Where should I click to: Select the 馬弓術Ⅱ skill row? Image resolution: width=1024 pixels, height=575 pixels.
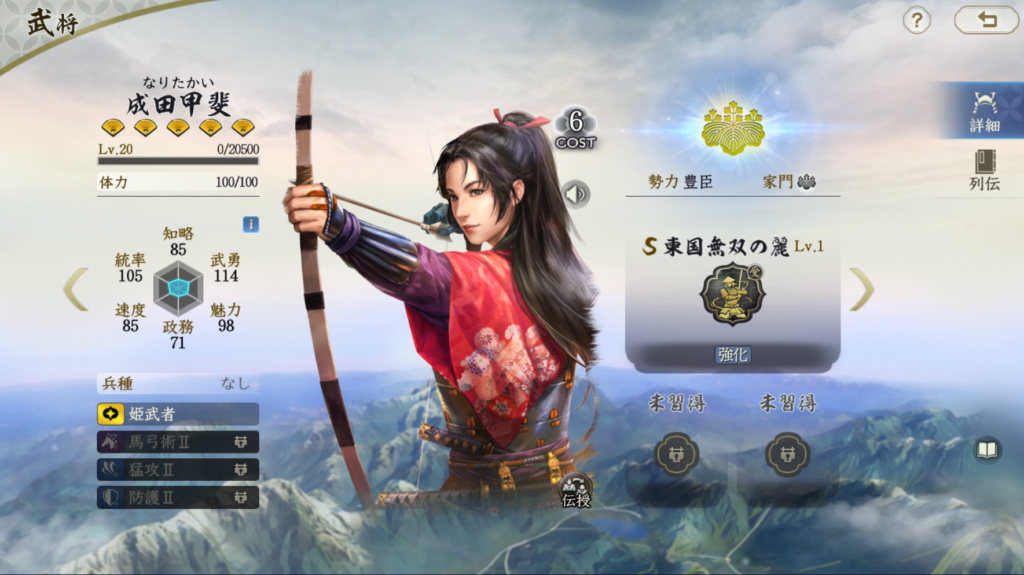click(178, 441)
